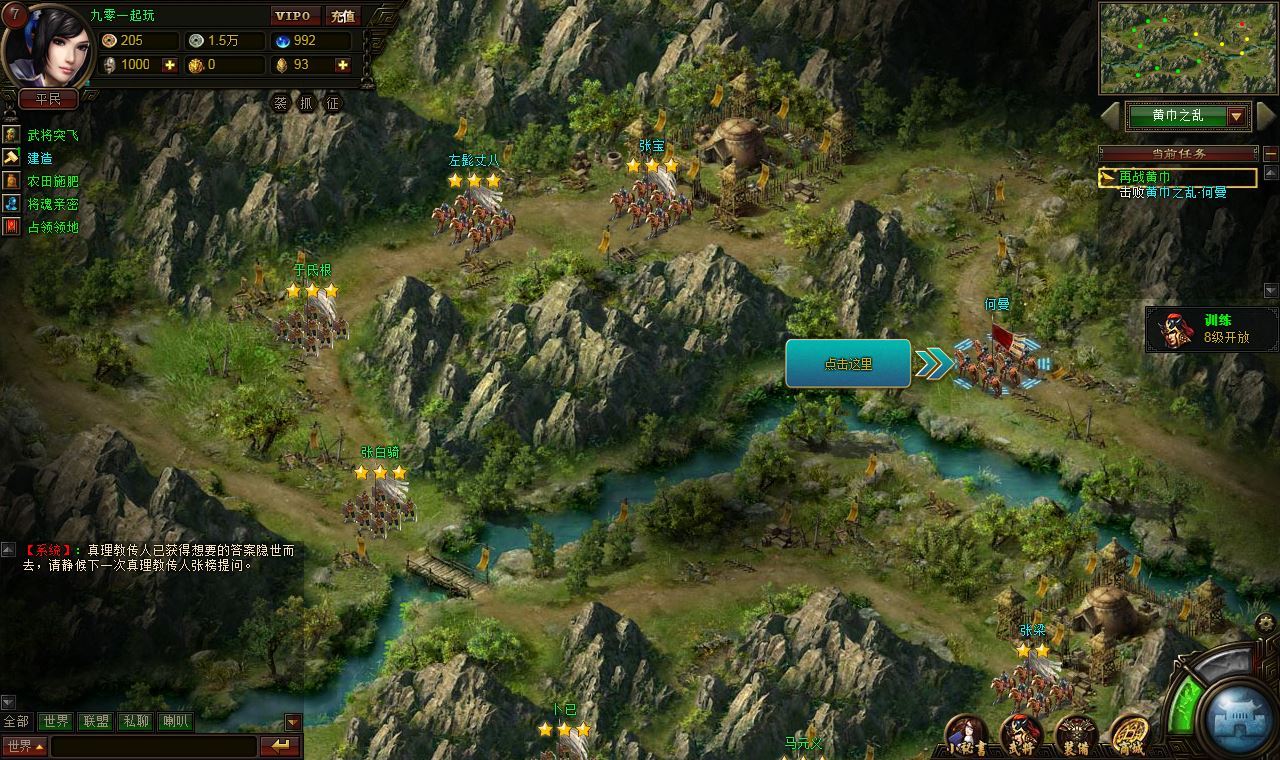Return to the city via castle orb
This screenshot has width=1280, height=760.
(1238, 715)
